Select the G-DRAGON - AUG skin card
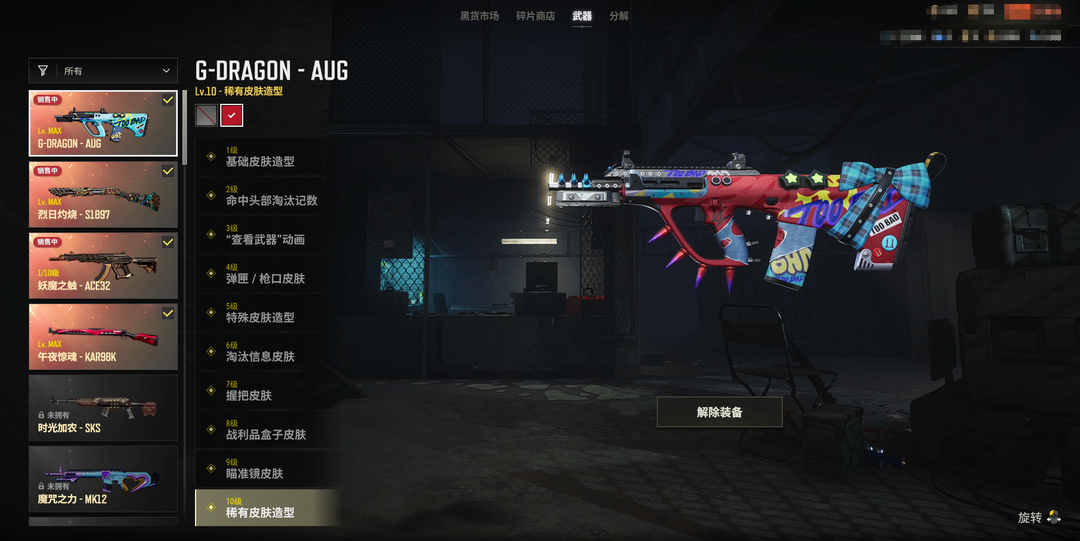 104,124
